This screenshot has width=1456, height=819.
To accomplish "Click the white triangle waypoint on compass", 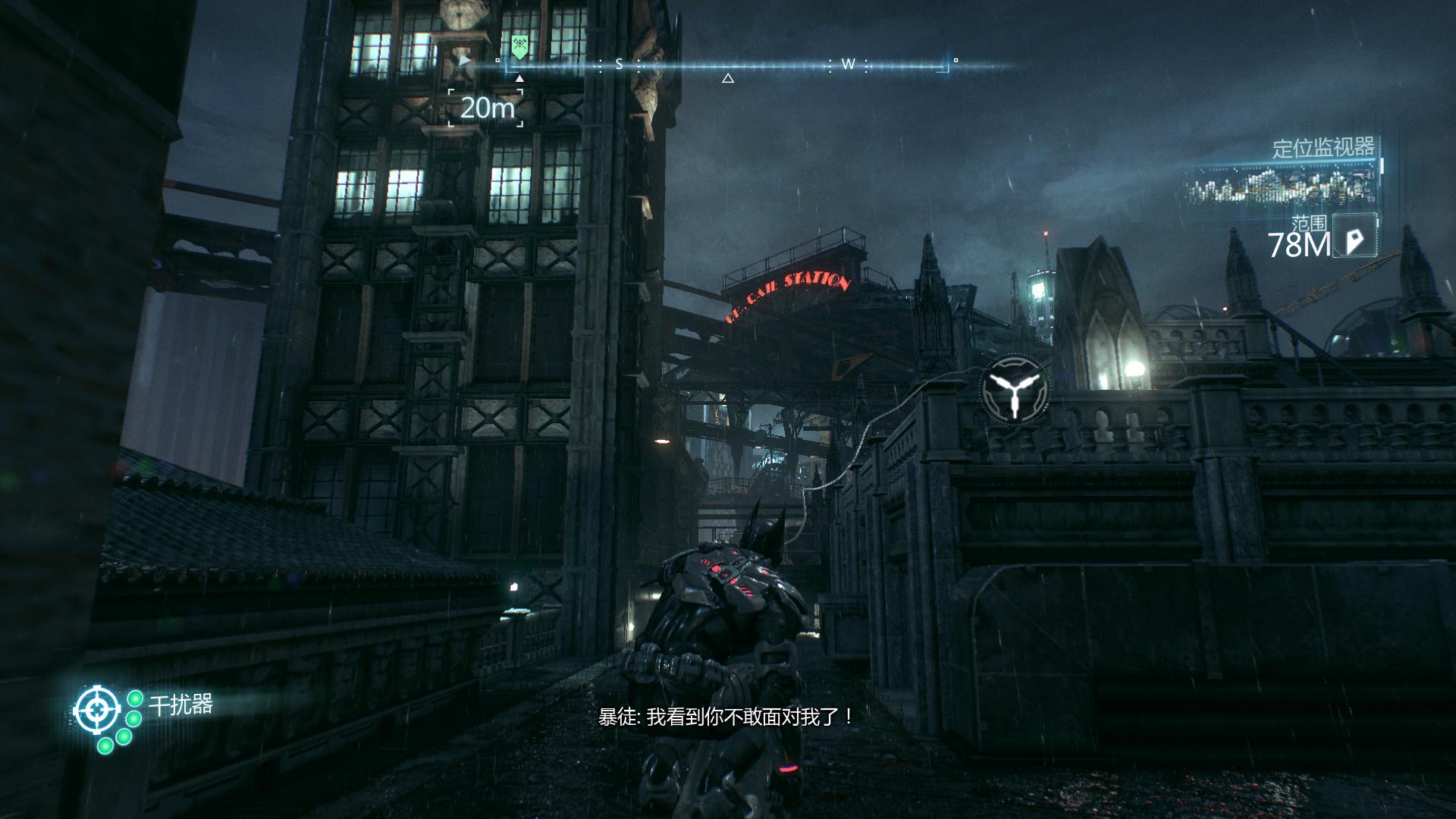I will tap(727, 78).
